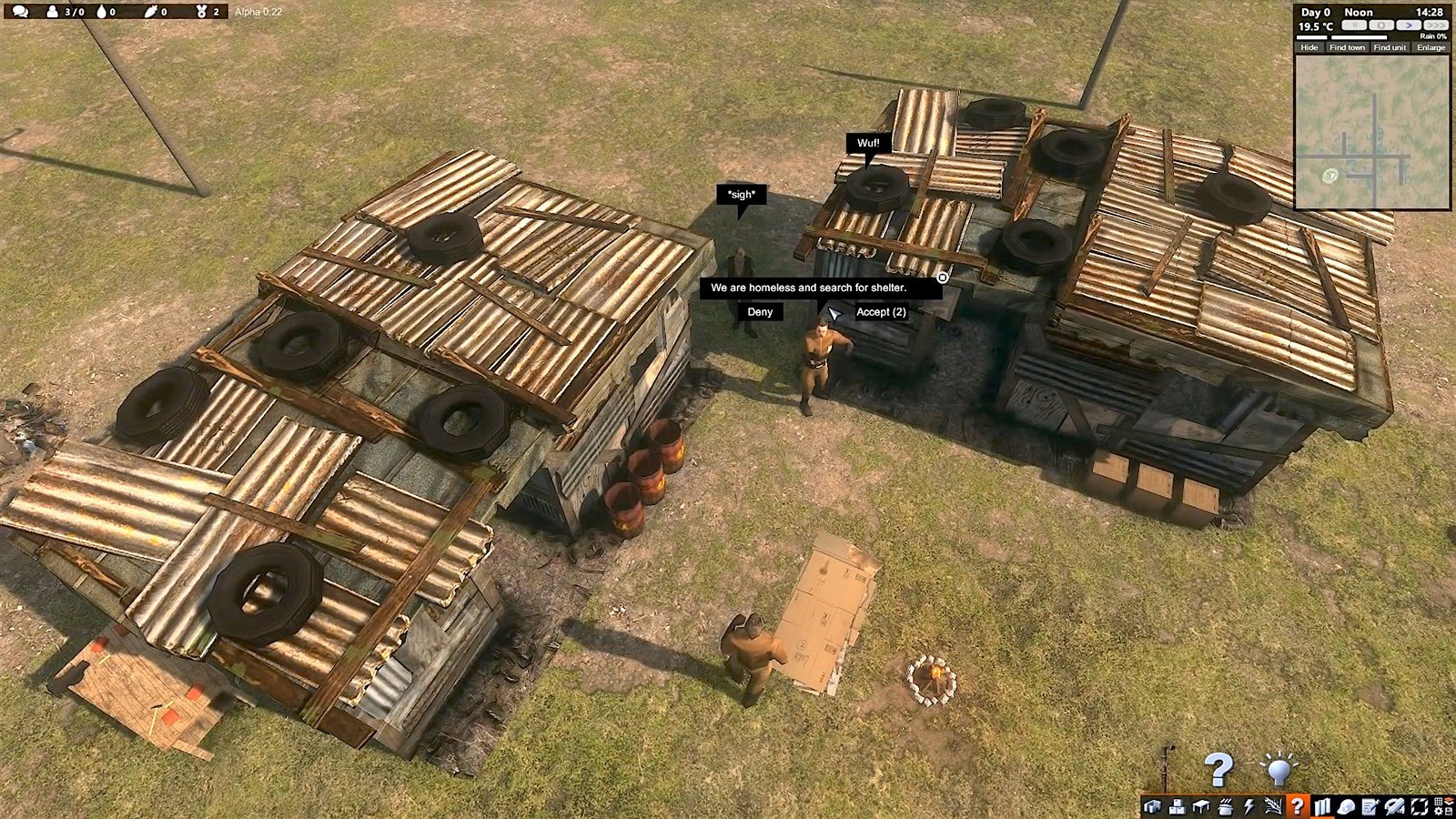Click on the minimap
1456x819 pixels.
click(1371, 132)
